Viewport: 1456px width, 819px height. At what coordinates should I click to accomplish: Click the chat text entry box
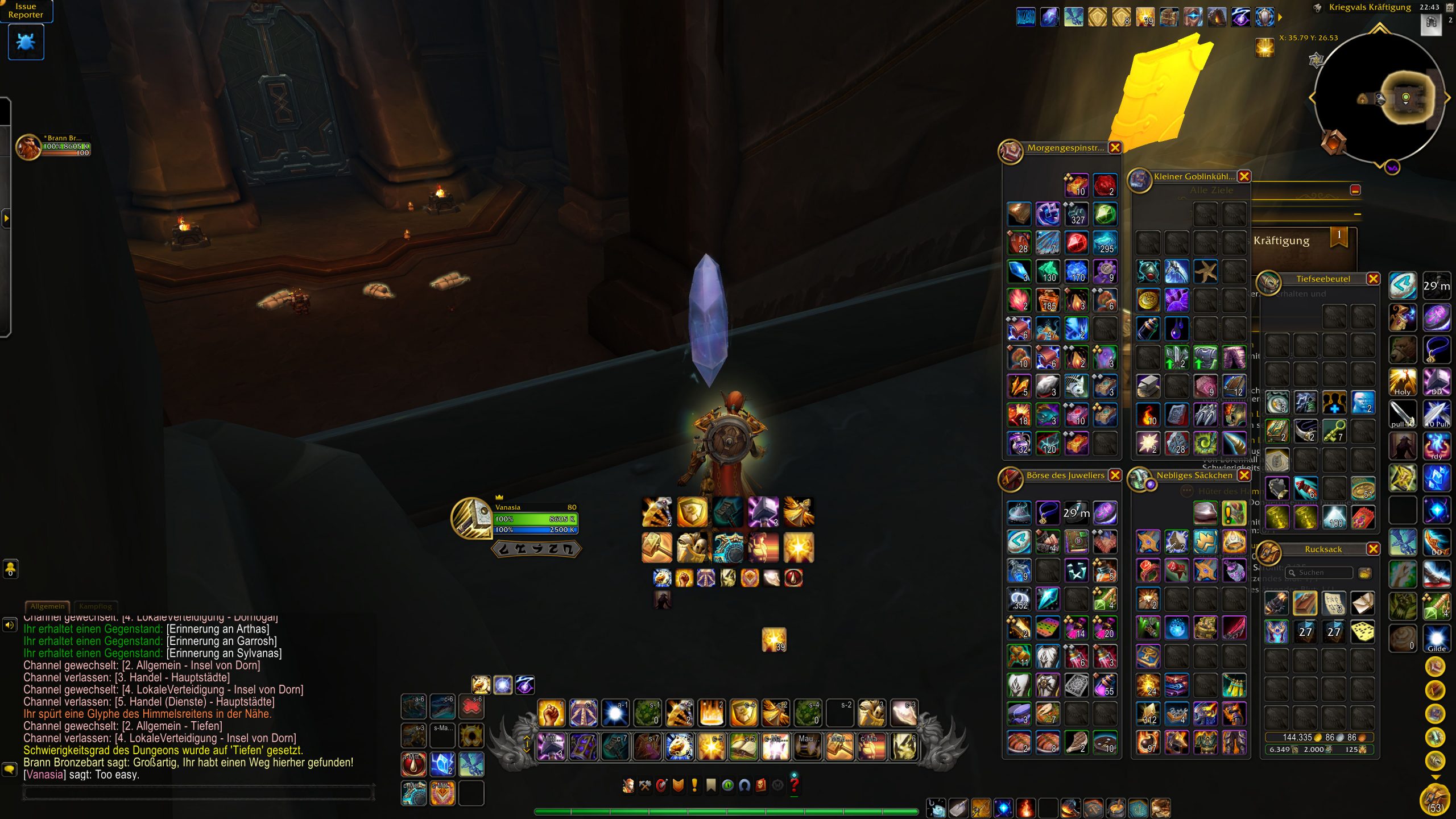(199, 793)
